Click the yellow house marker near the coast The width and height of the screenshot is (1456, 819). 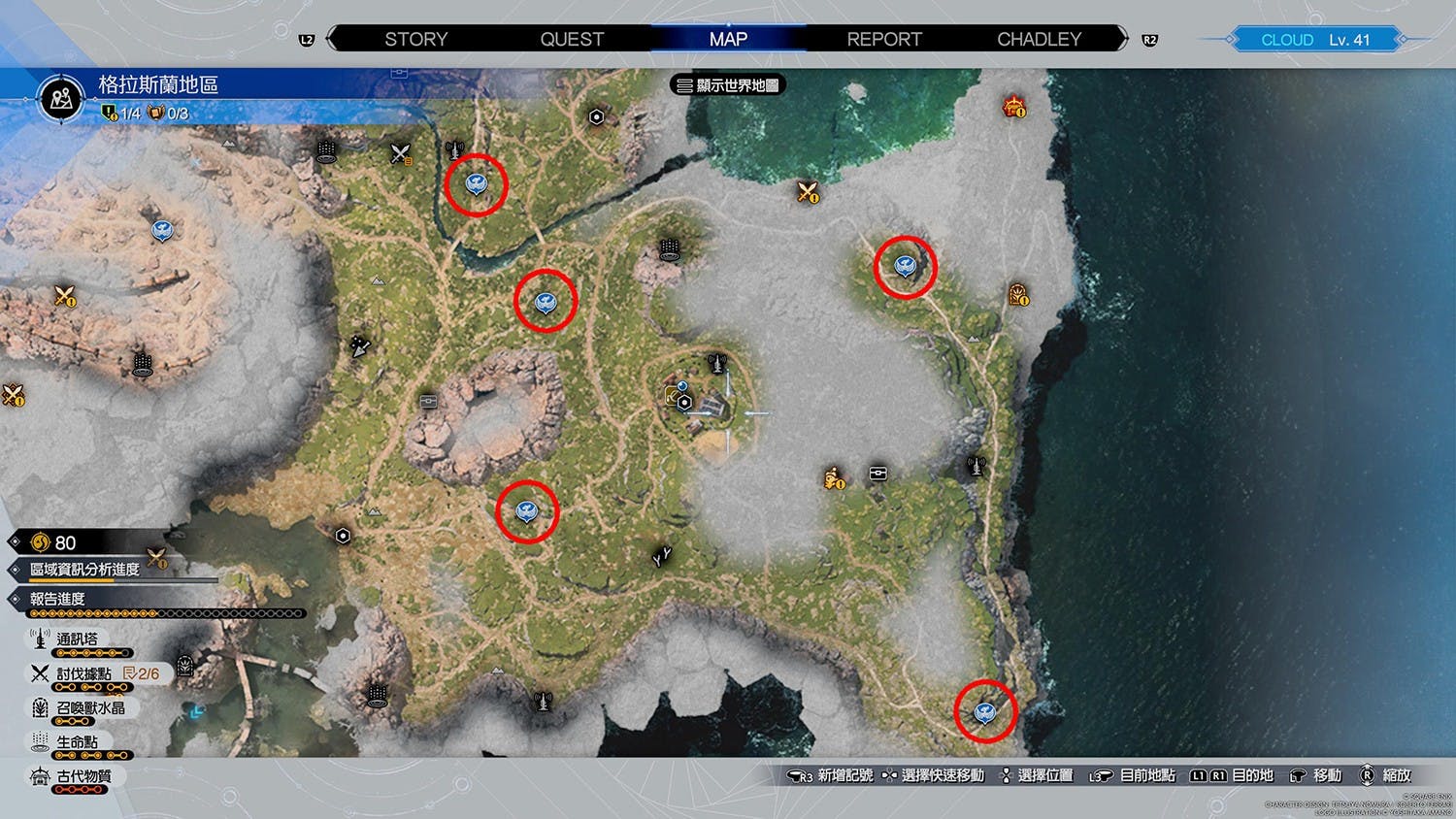coord(1018,294)
